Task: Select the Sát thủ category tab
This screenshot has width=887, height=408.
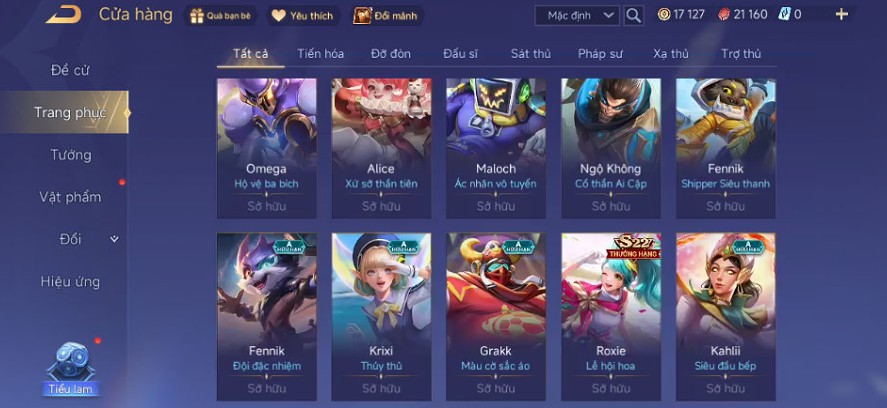Action: [x=530, y=54]
